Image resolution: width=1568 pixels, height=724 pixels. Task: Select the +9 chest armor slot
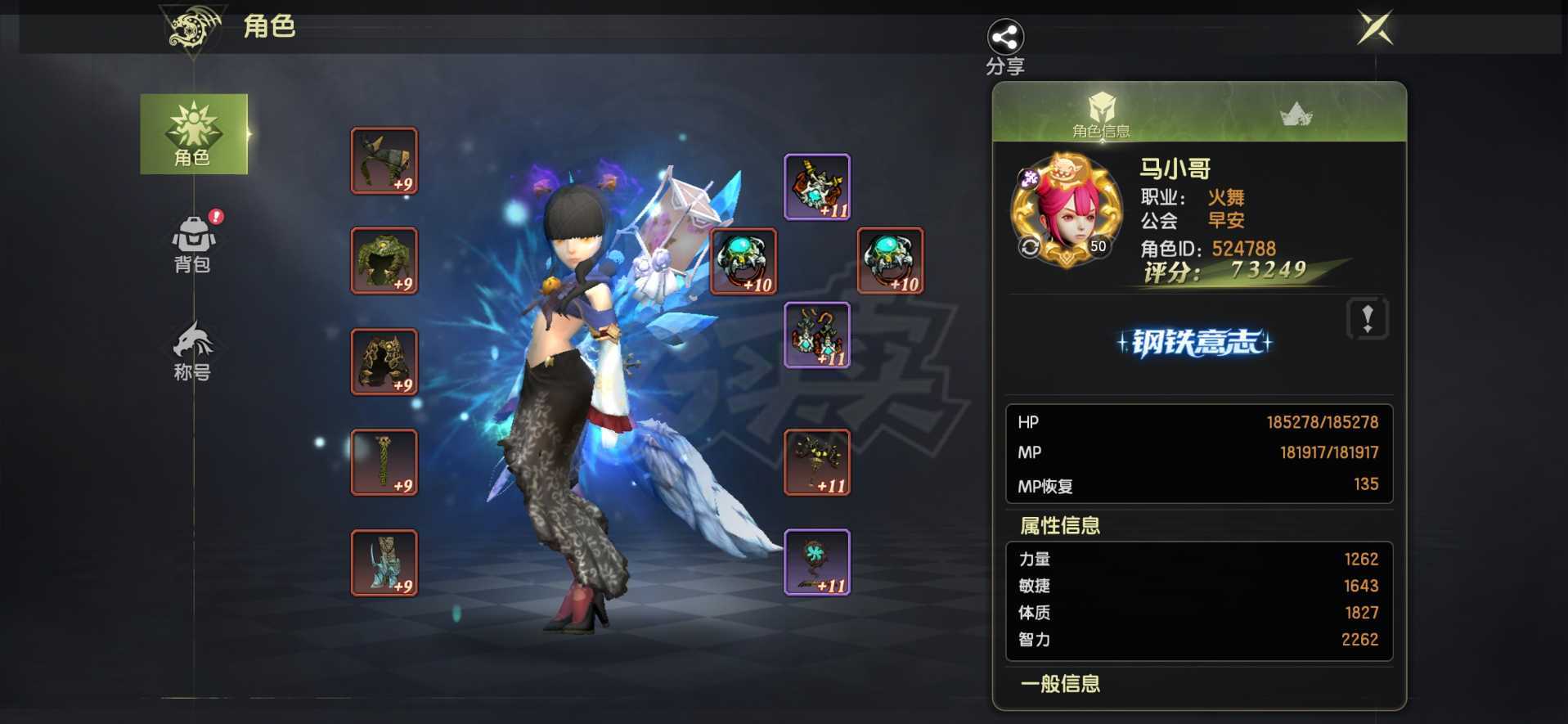(384, 262)
